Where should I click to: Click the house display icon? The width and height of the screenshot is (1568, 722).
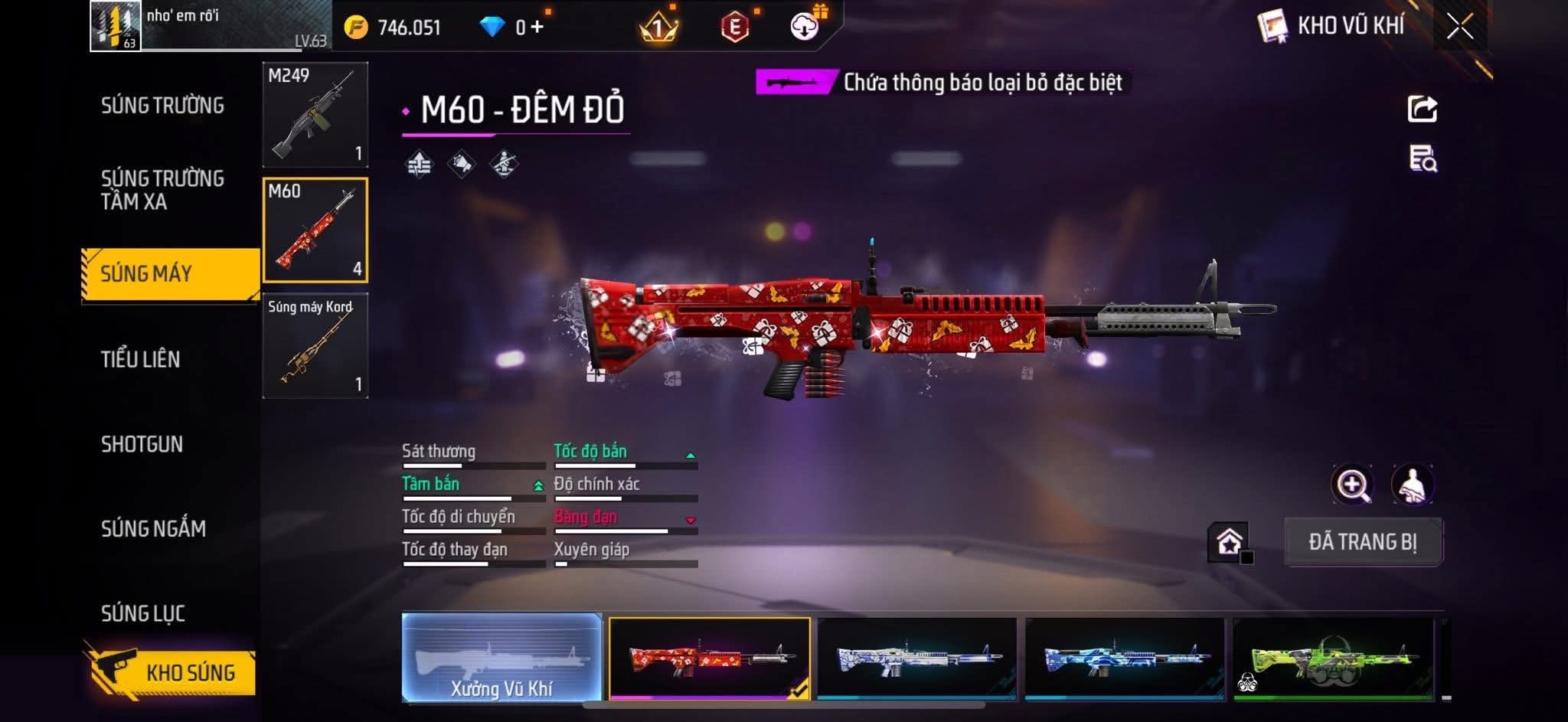tap(1229, 542)
